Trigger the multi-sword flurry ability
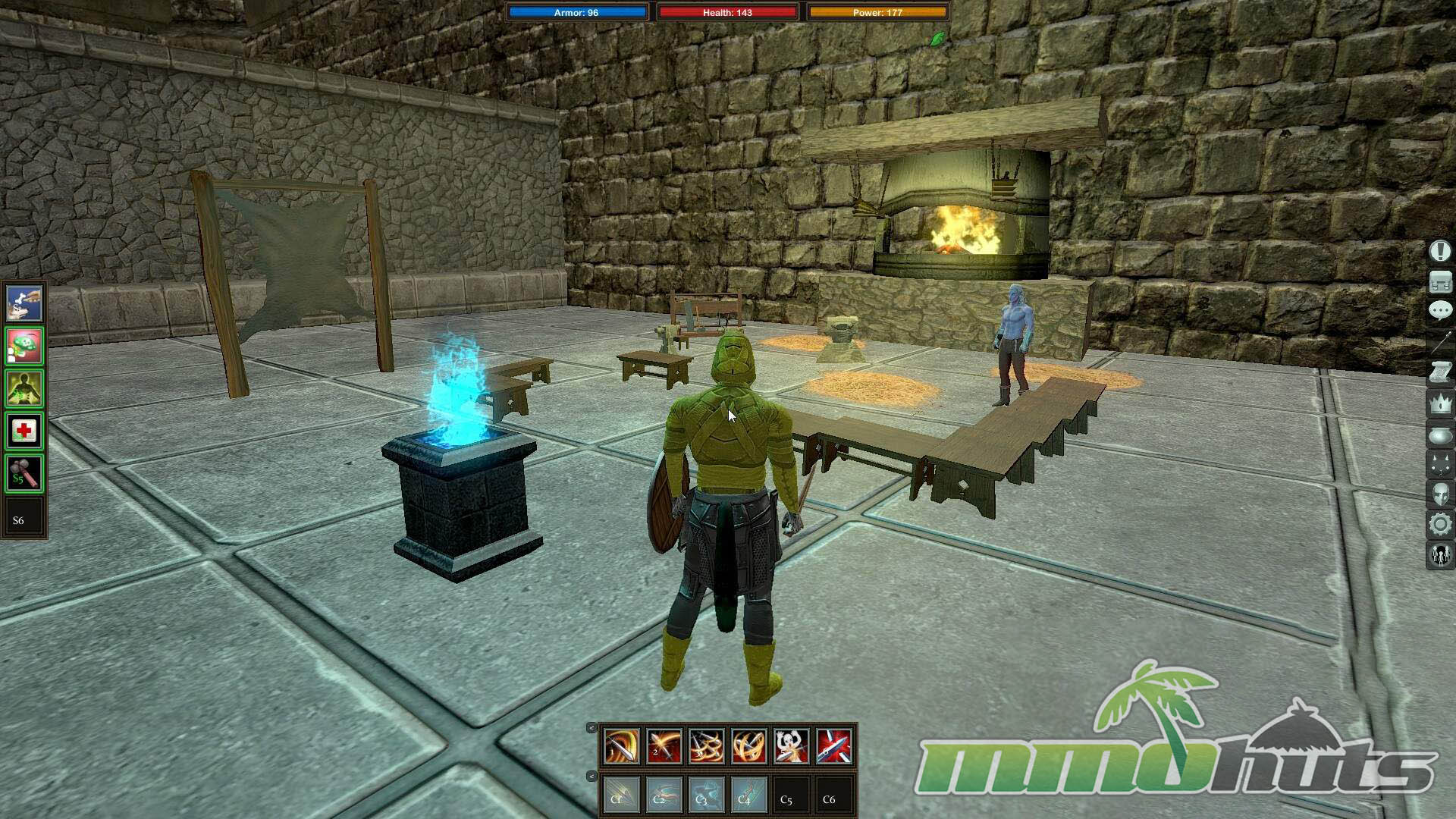This screenshot has width=1456, height=819. (x=706, y=746)
